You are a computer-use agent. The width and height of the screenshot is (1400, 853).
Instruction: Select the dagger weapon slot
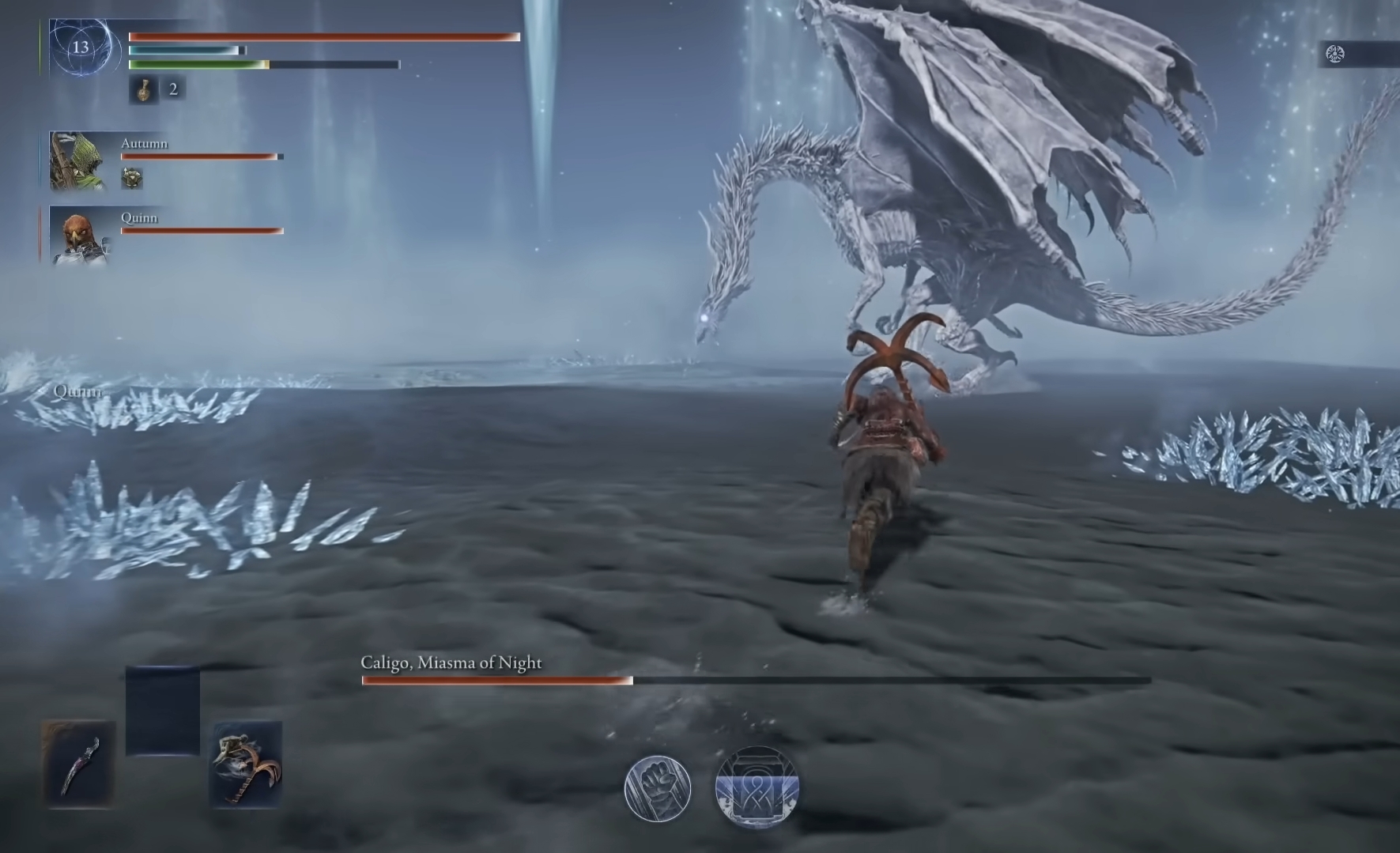pyautogui.click(x=79, y=764)
